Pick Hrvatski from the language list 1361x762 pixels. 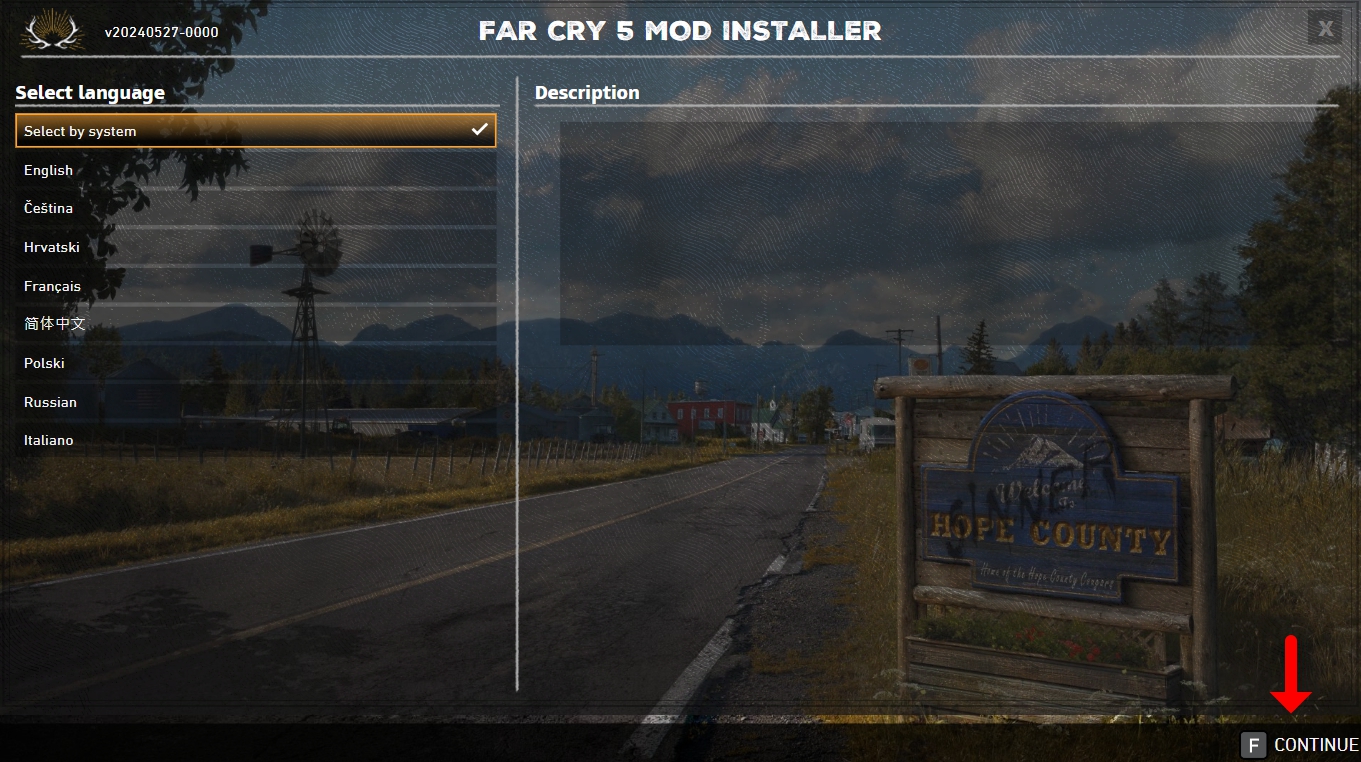coord(255,247)
